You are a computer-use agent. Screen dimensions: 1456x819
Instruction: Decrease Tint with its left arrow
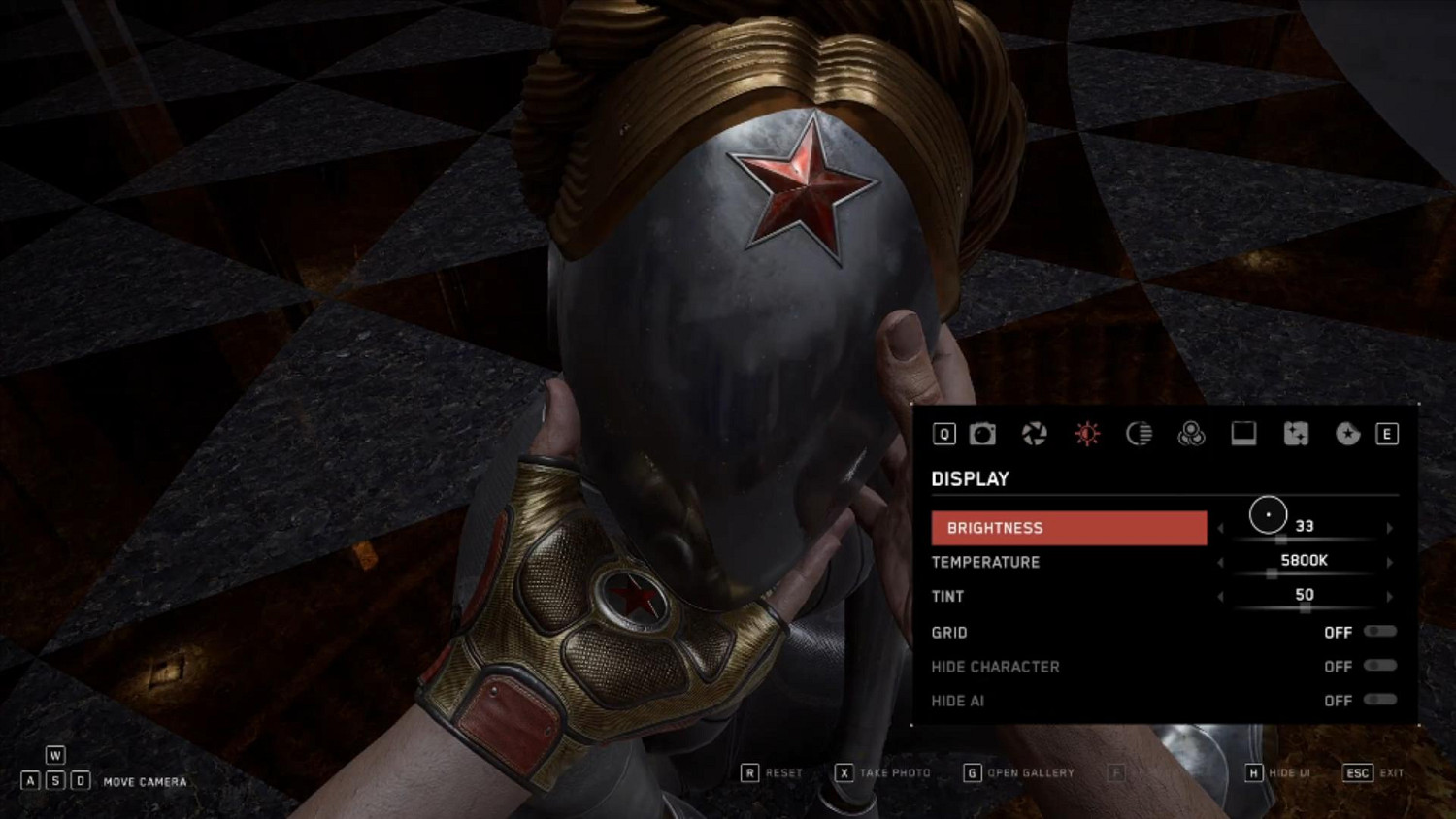[x=1221, y=596]
